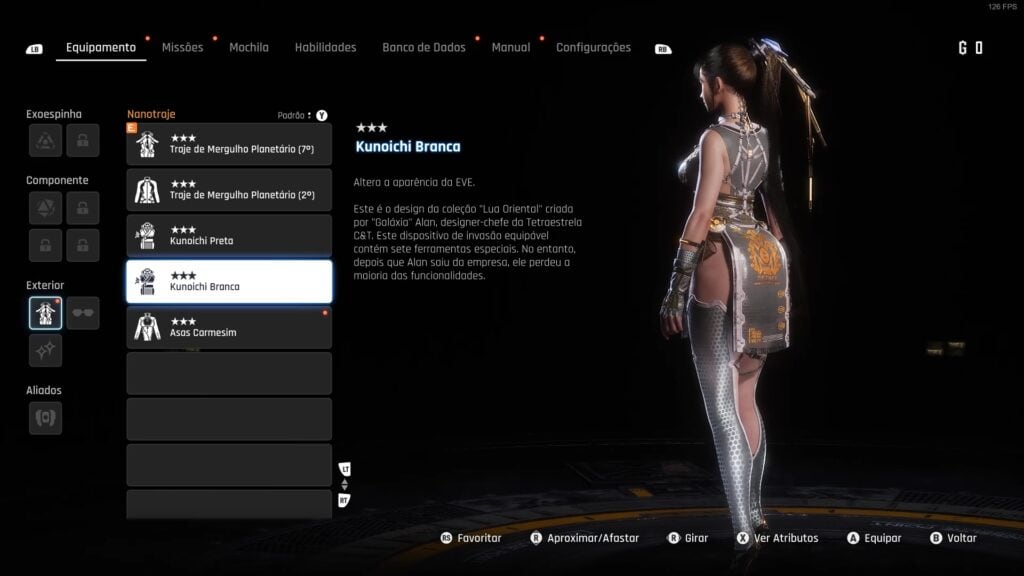This screenshot has width=1024, height=576.
Task: Select Traje de Mergulho Planetário (7º)
Action: click(x=229, y=144)
